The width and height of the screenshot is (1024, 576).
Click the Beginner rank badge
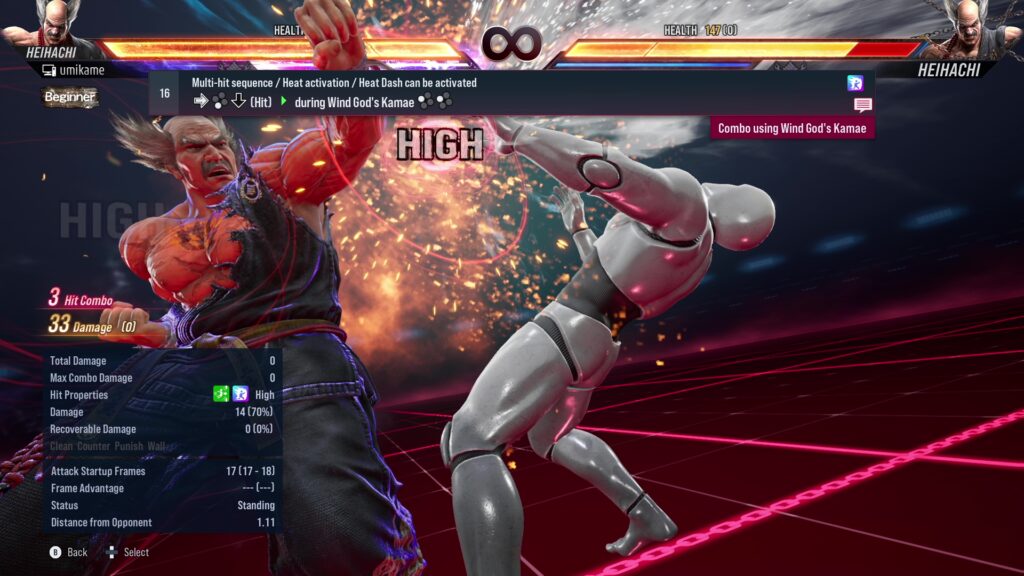pyautogui.click(x=70, y=97)
